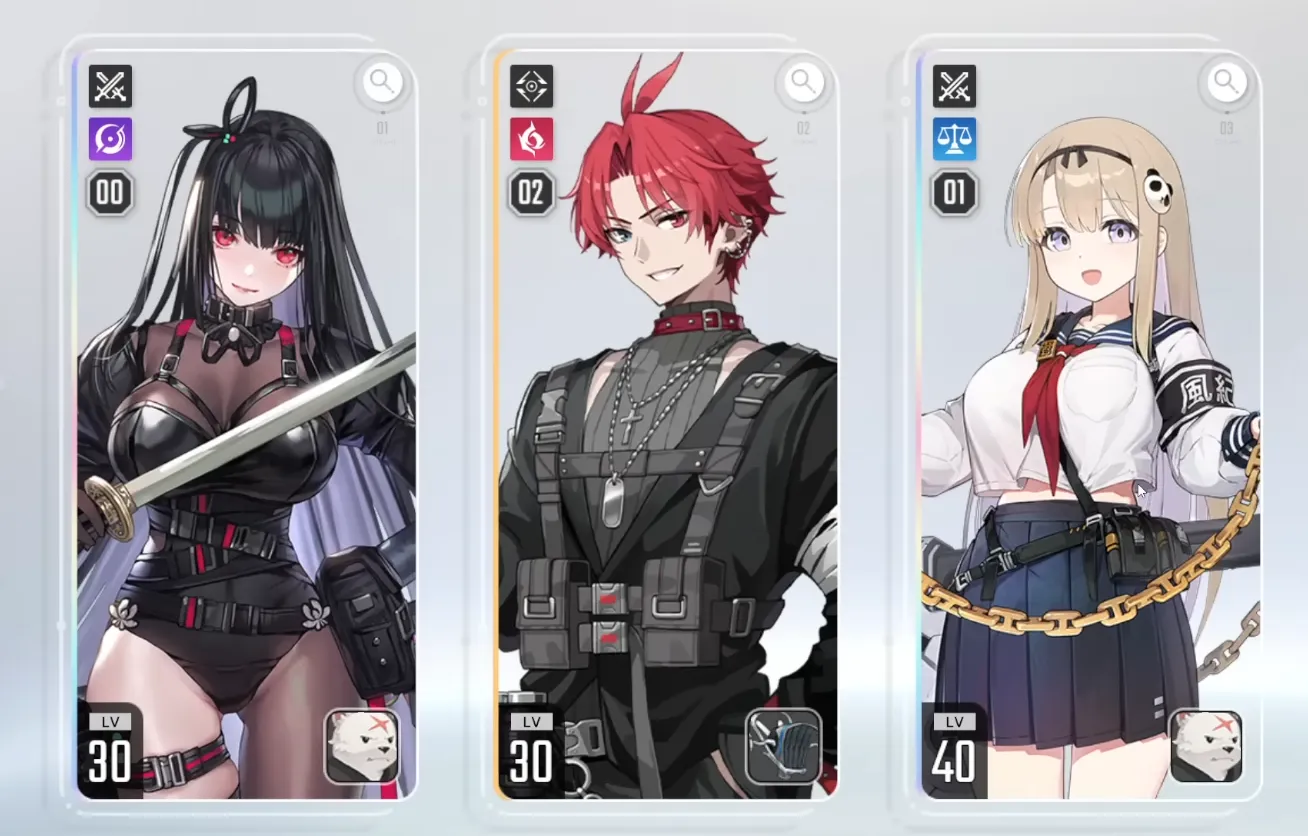Open the target-eye class icon on middle card

pyautogui.click(x=531, y=86)
